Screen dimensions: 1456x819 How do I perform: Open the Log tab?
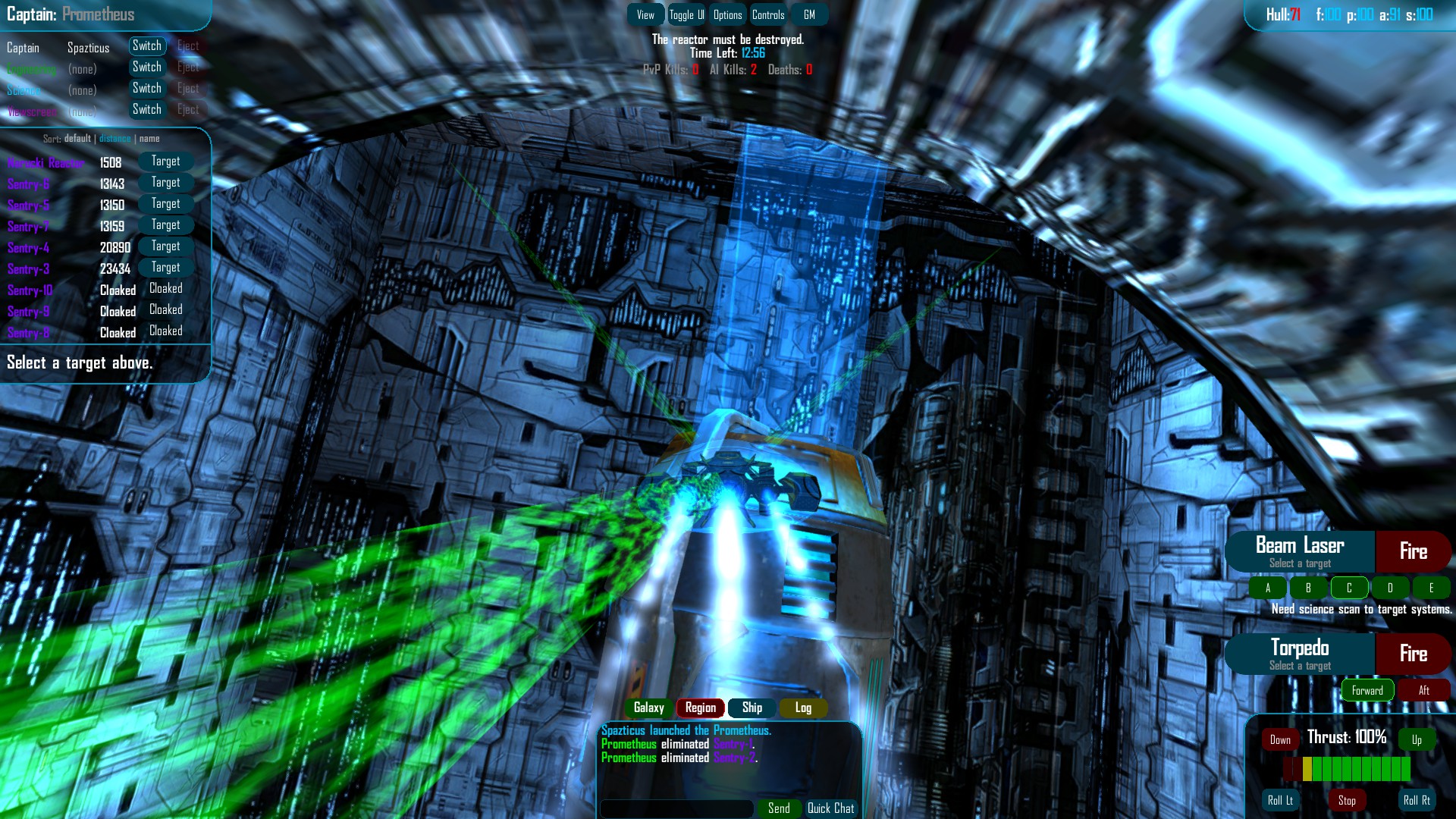802,708
